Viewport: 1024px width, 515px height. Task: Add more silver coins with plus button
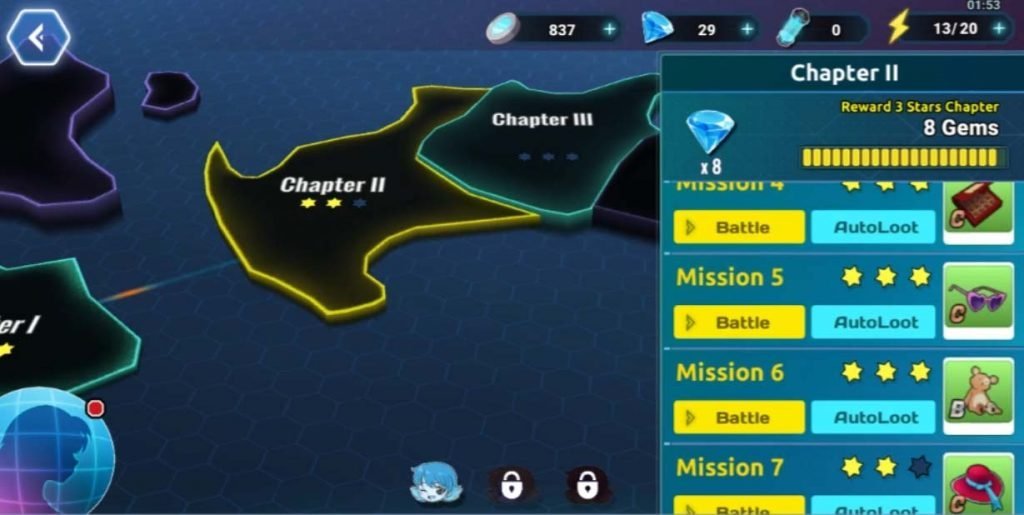[x=609, y=29]
